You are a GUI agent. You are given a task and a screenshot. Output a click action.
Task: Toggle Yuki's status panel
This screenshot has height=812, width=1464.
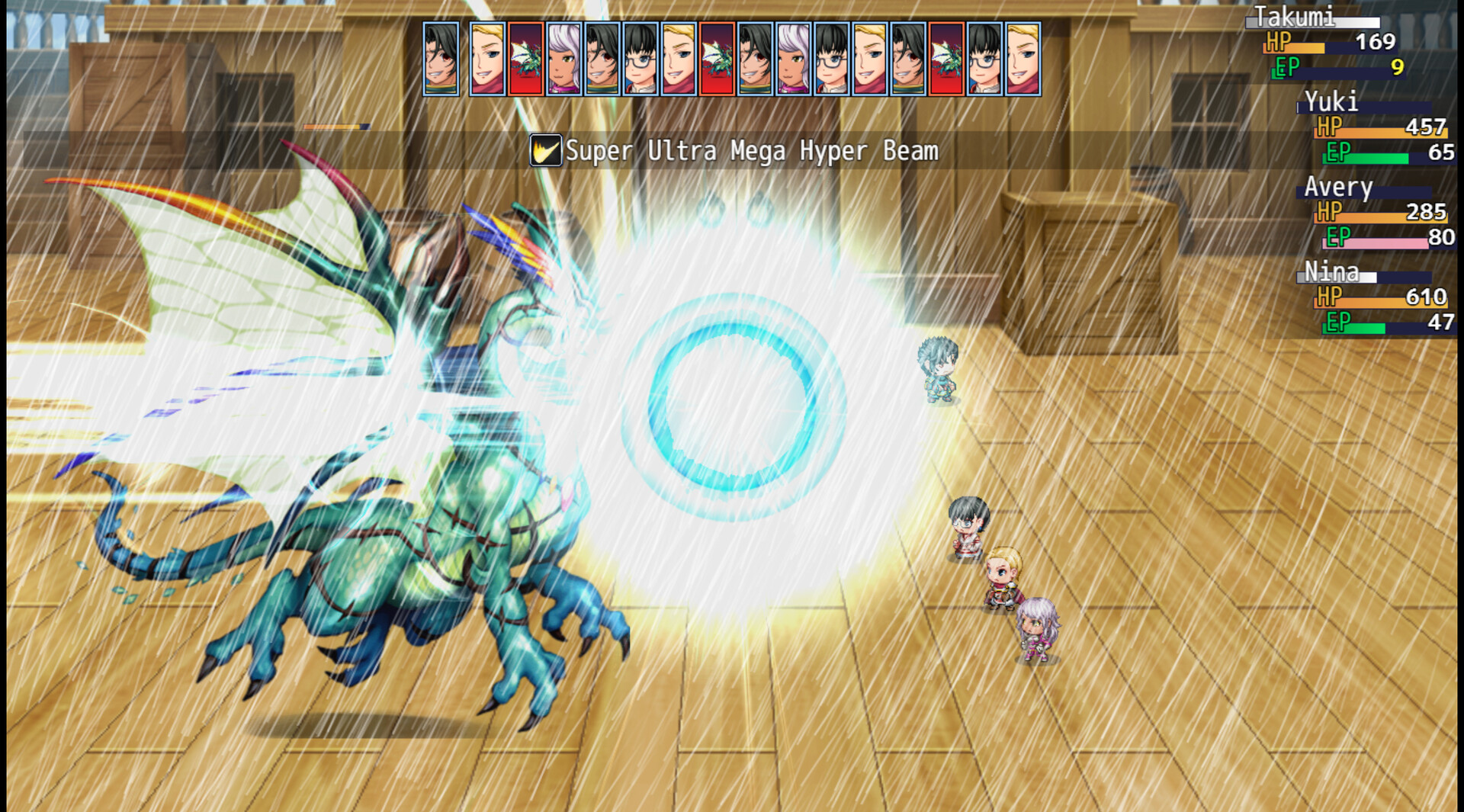(x=1372, y=130)
